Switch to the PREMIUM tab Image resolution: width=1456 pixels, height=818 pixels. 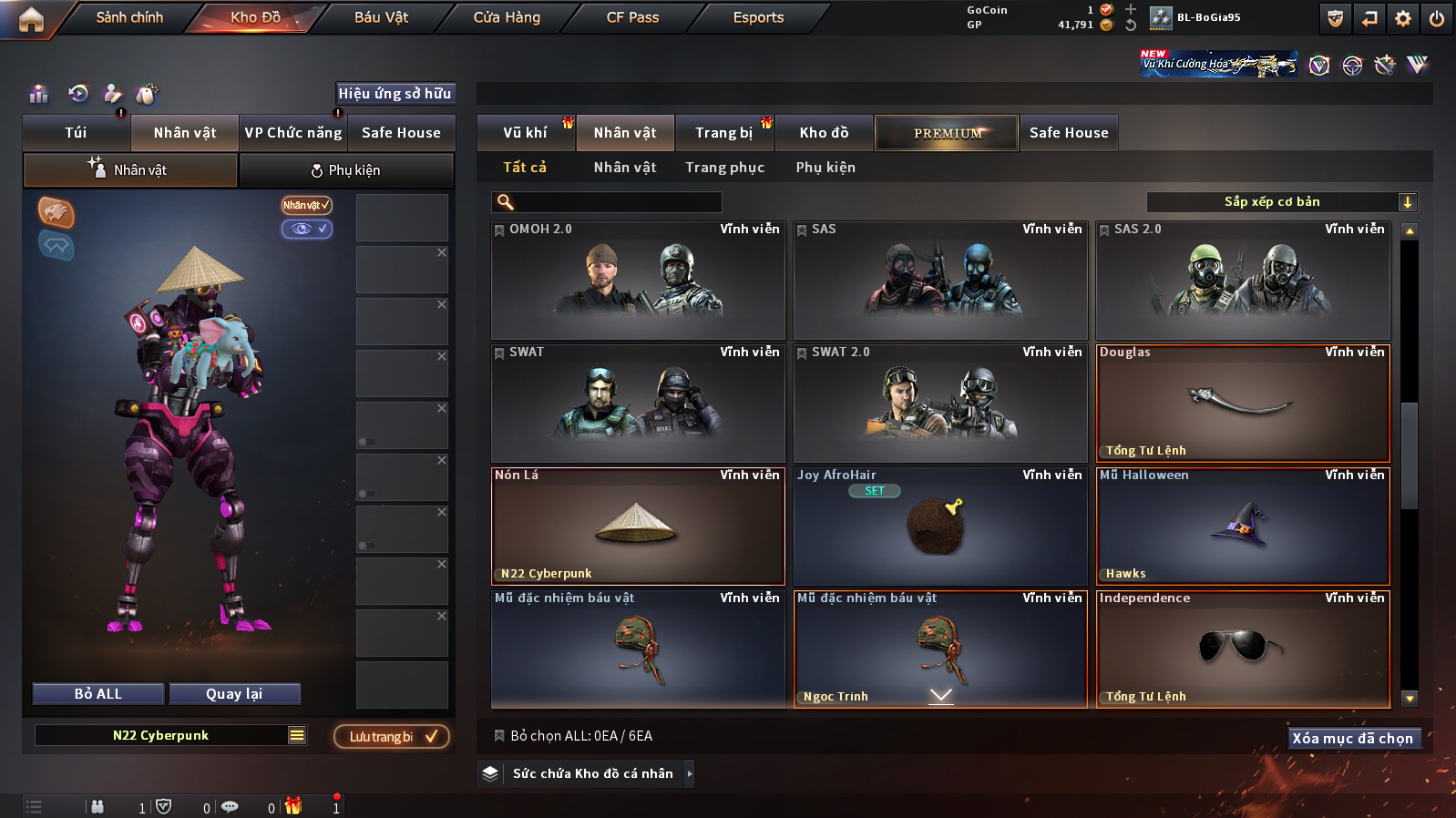coord(947,133)
